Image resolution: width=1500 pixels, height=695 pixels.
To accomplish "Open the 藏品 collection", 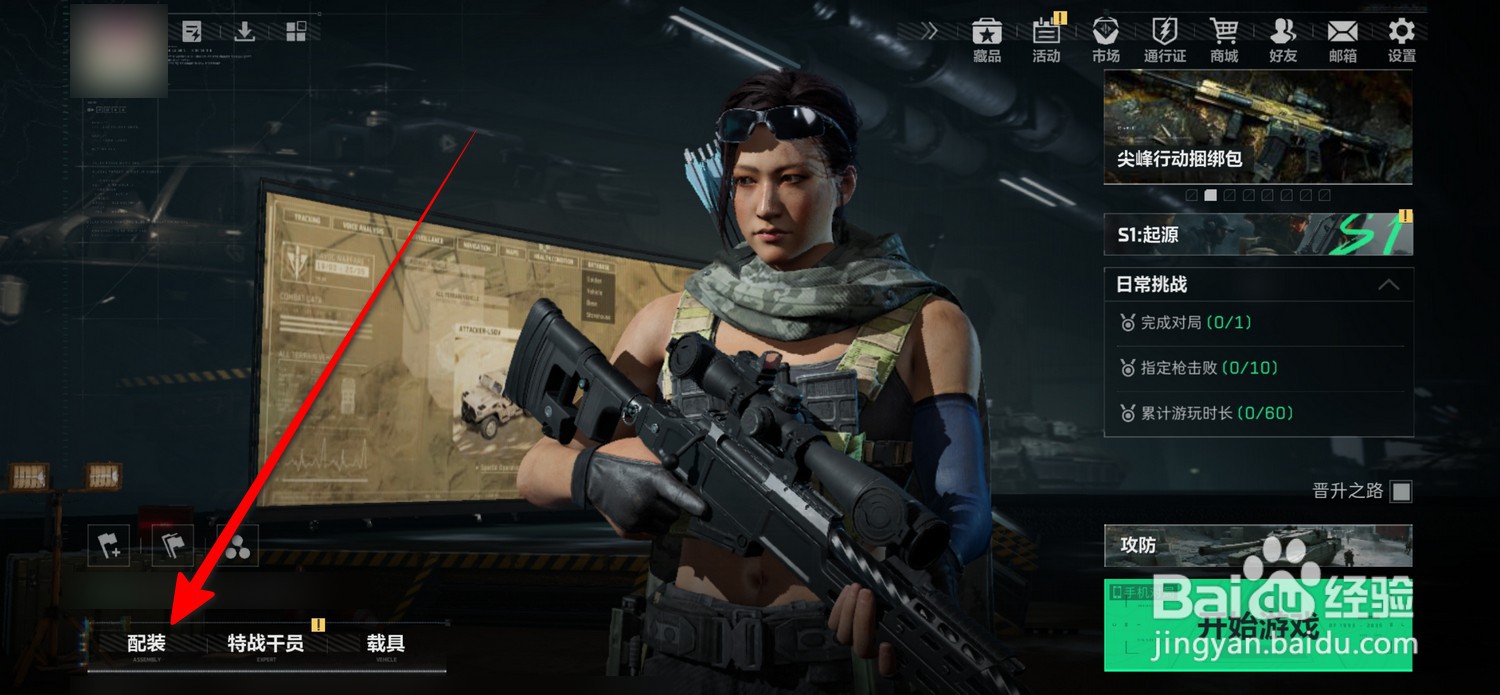I will pos(987,40).
